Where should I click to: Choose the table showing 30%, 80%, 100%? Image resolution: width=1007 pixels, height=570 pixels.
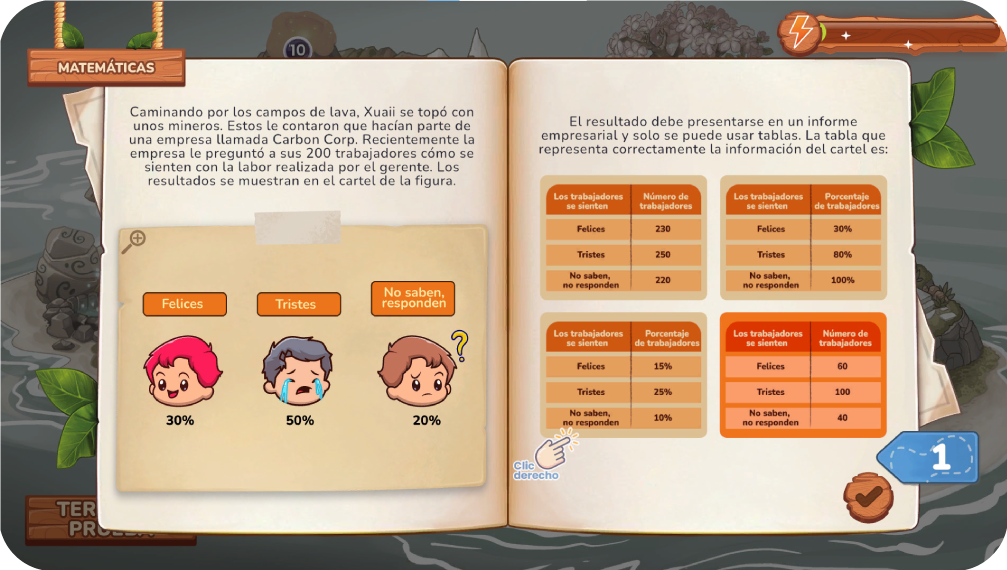pos(804,238)
